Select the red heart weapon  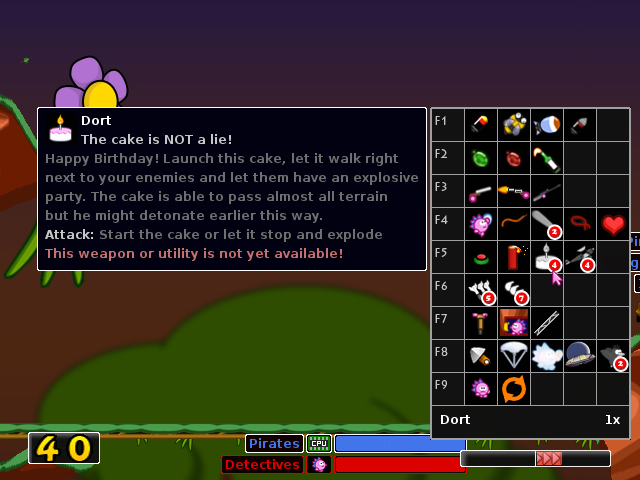613,223
